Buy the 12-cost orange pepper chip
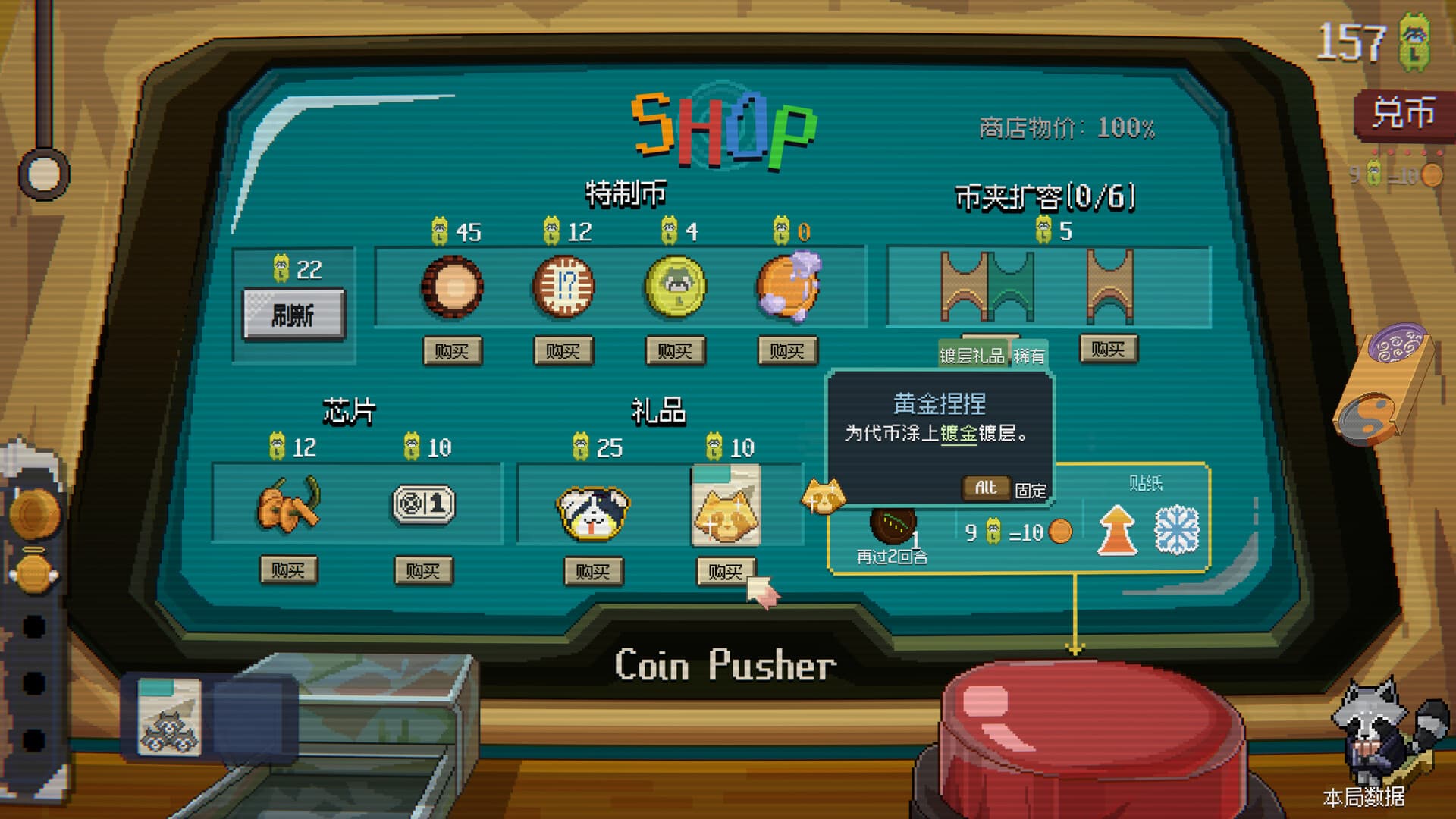 coord(288,570)
